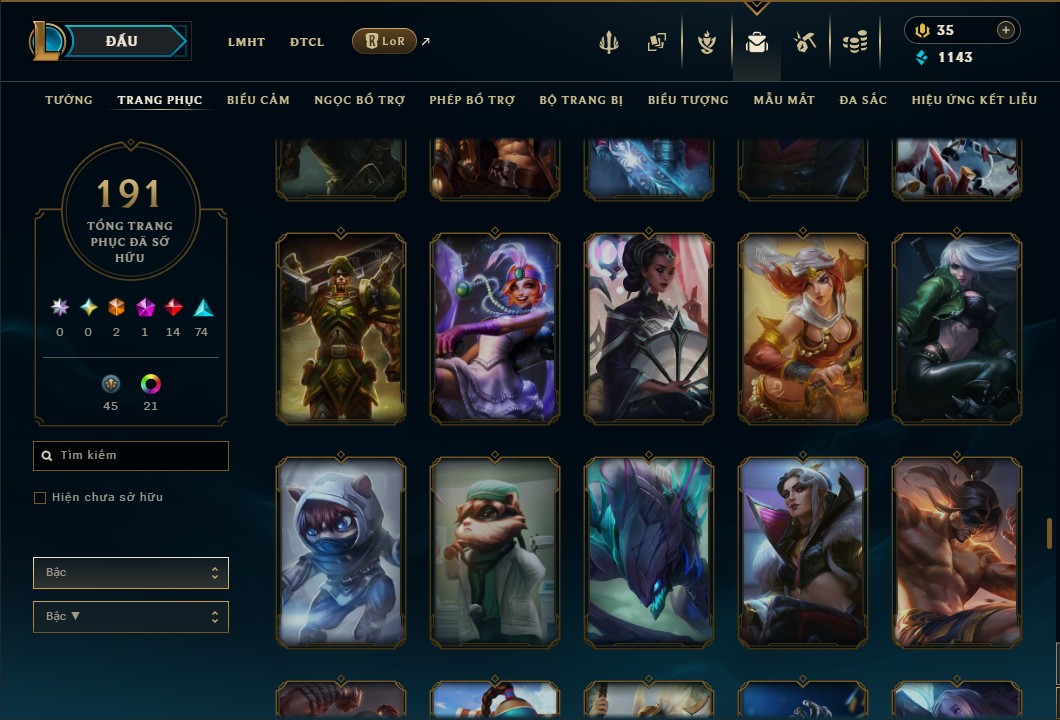
Task: Select the doctor Kennen skin card
Action: [495, 551]
